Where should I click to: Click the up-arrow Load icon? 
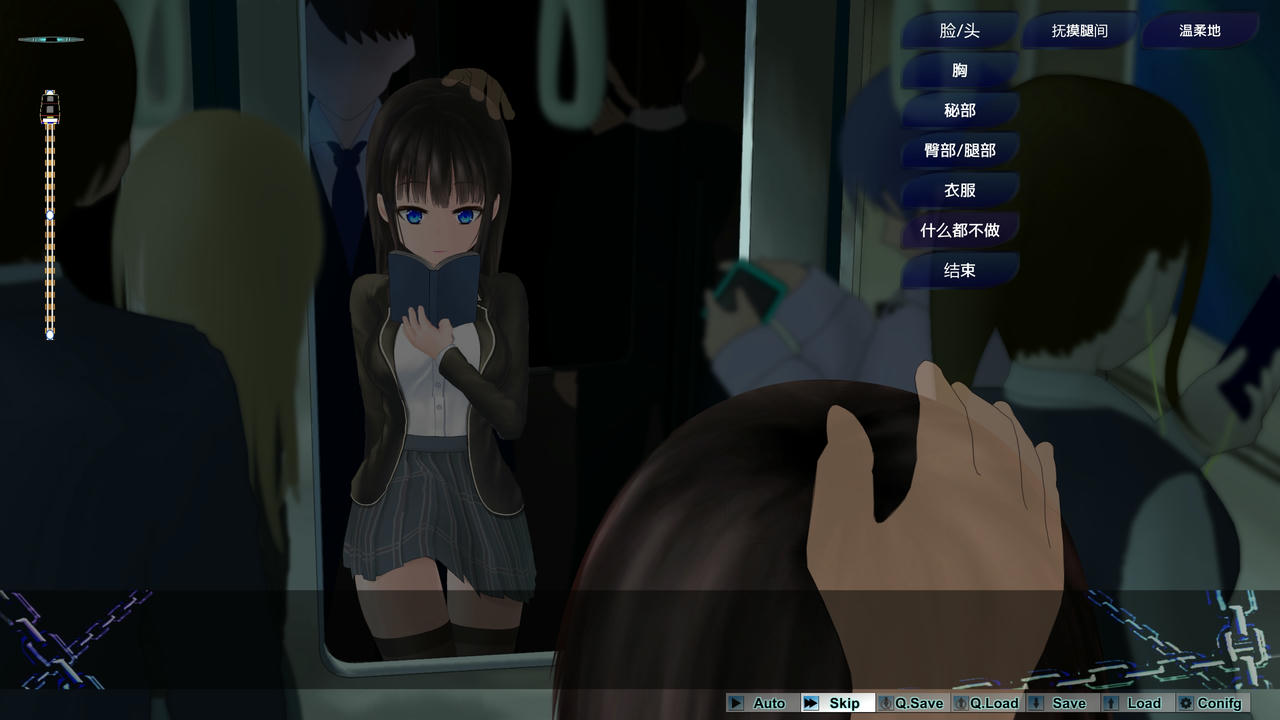(1113, 703)
